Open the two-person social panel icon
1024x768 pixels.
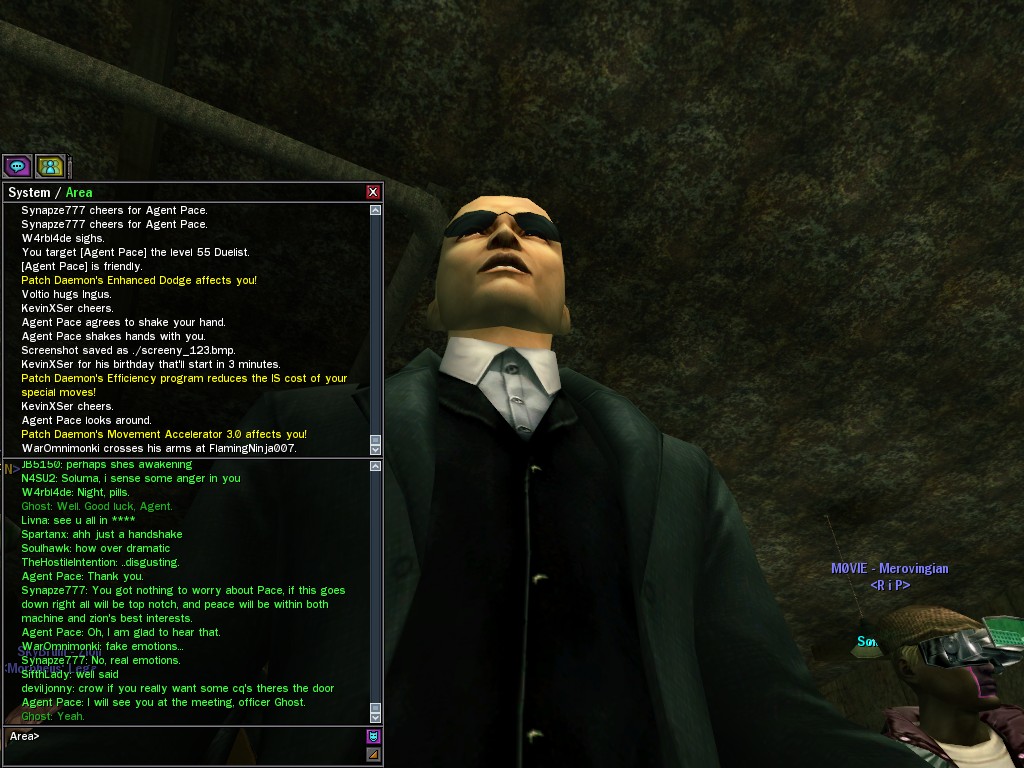[x=50, y=166]
